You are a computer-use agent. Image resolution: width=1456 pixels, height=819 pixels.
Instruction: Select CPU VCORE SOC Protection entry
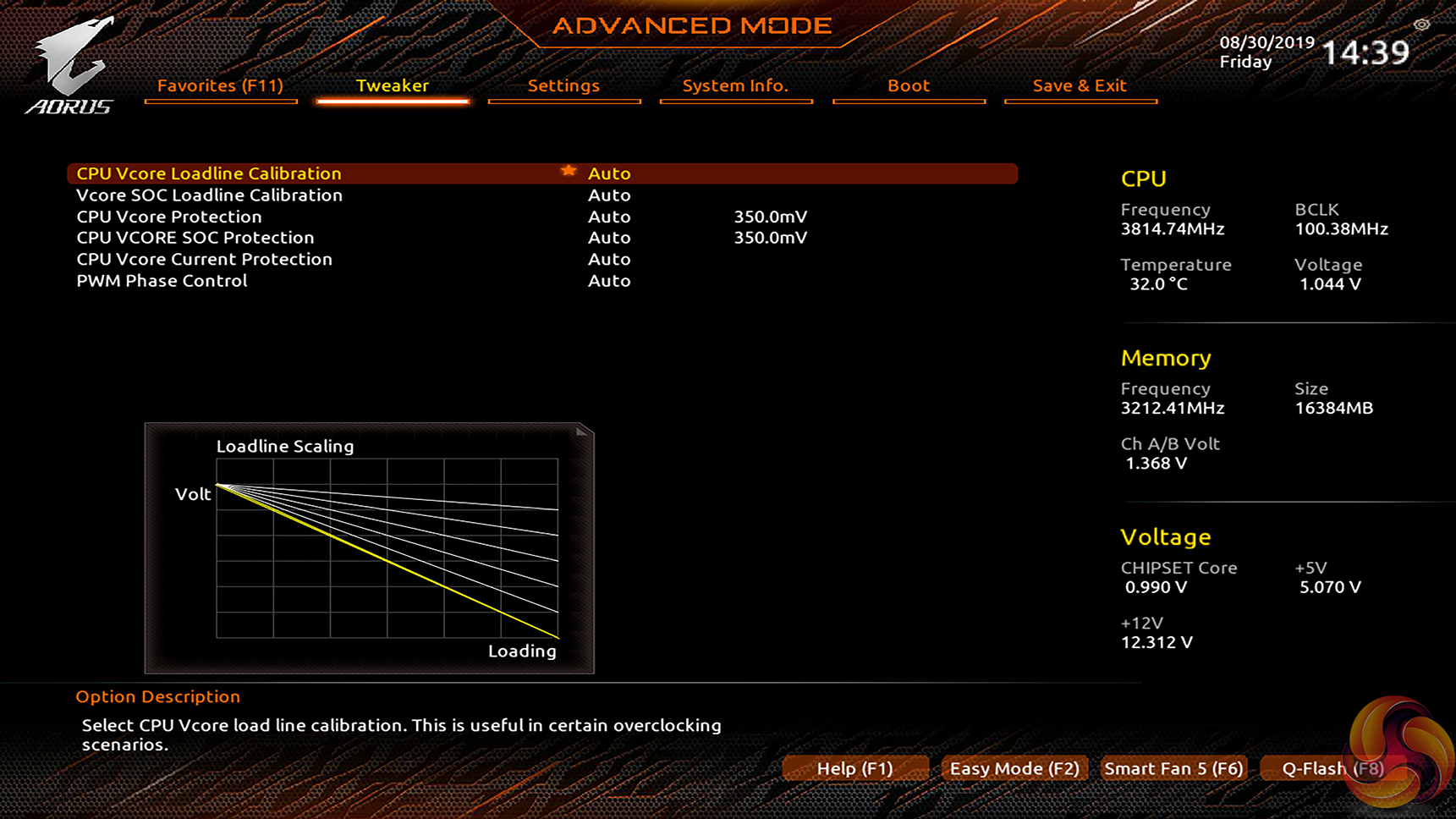[195, 238]
